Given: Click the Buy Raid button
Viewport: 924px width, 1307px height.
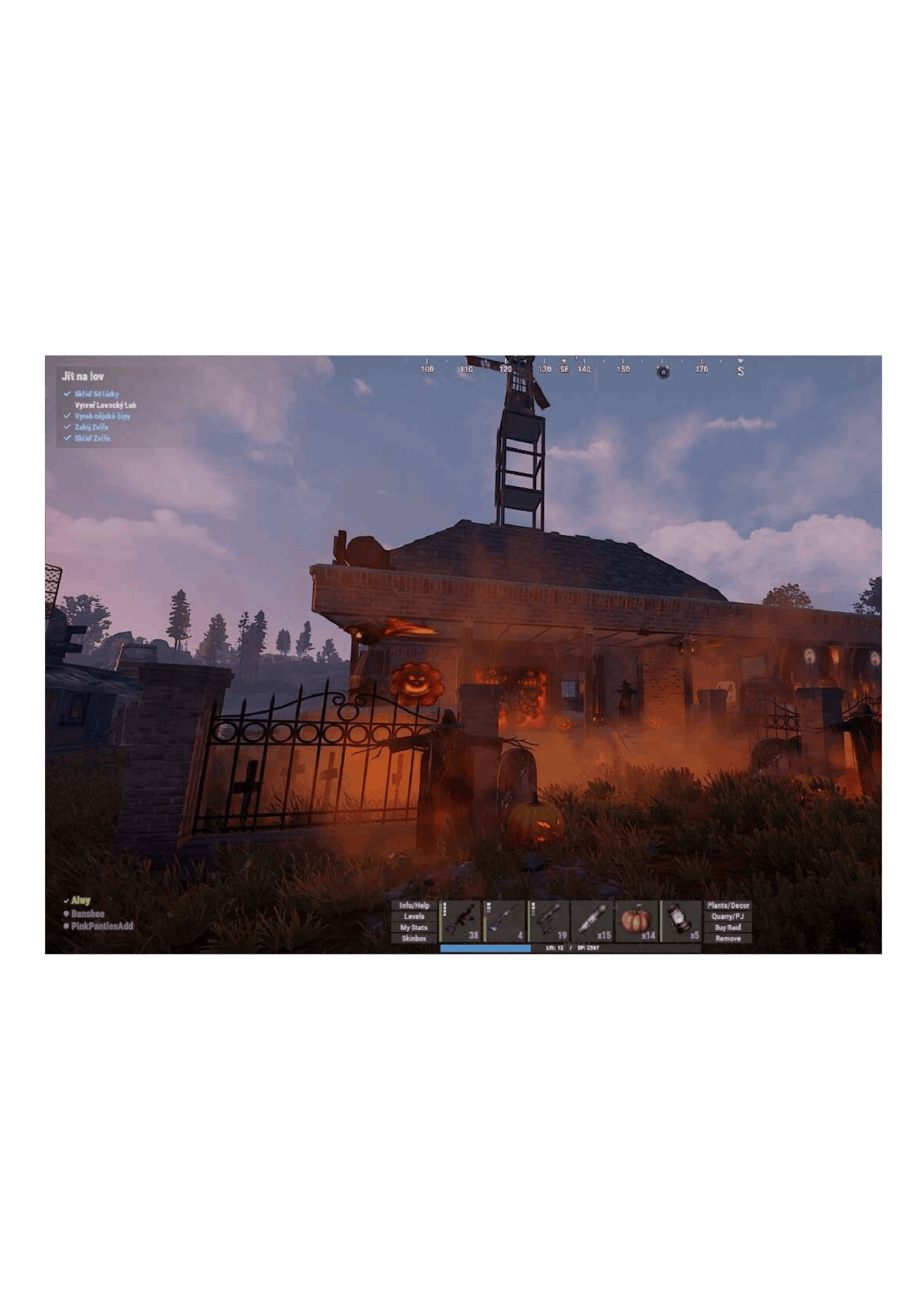Looking at the screenshot, I should click(x=727, y=927).
